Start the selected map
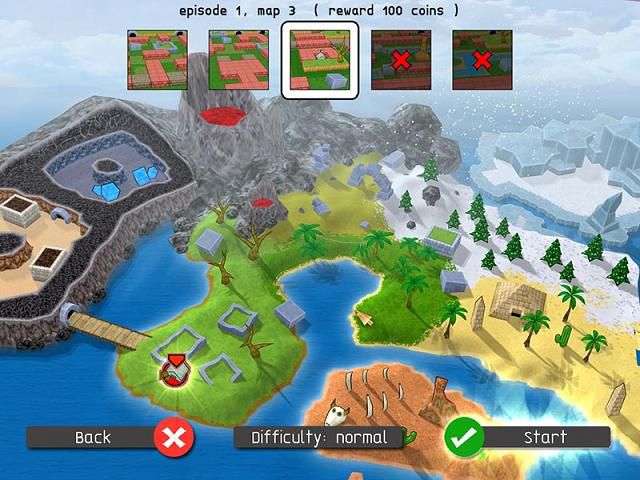Screen dimensions: 640x480 527,437
